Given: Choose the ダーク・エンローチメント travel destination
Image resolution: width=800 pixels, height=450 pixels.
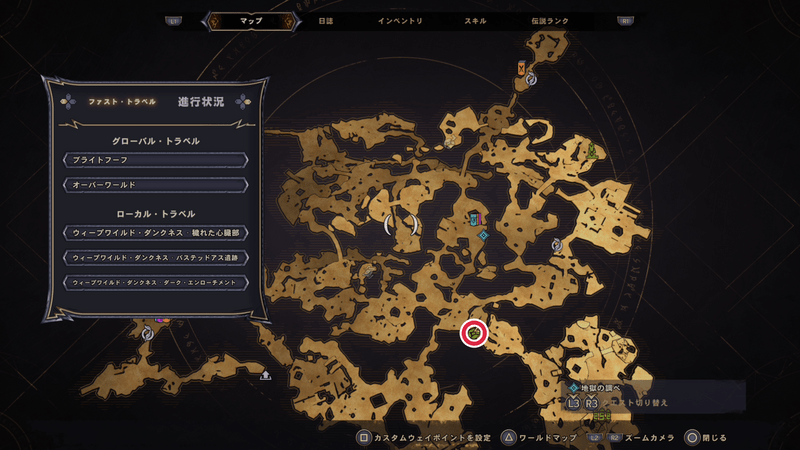Looking at the screenshot, I should (154, 282).
